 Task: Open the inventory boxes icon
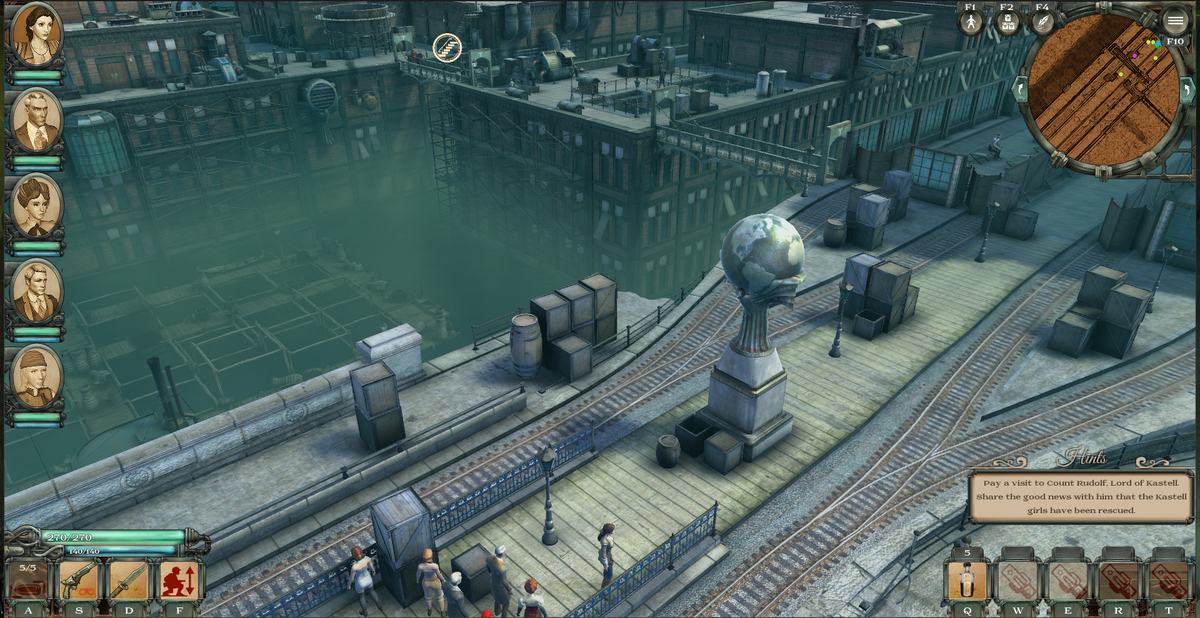click(x=1007, y=22)
